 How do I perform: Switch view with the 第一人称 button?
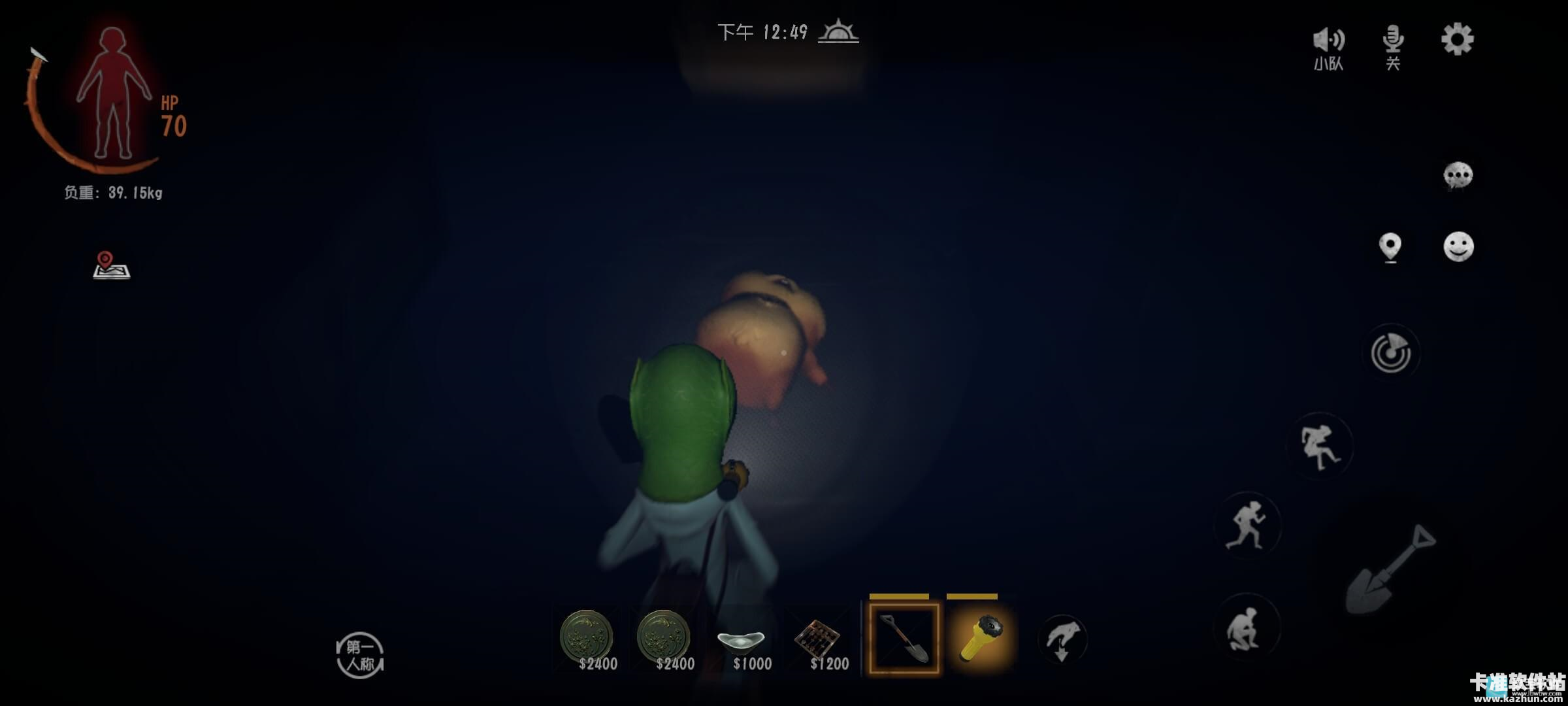click(360, 656)
